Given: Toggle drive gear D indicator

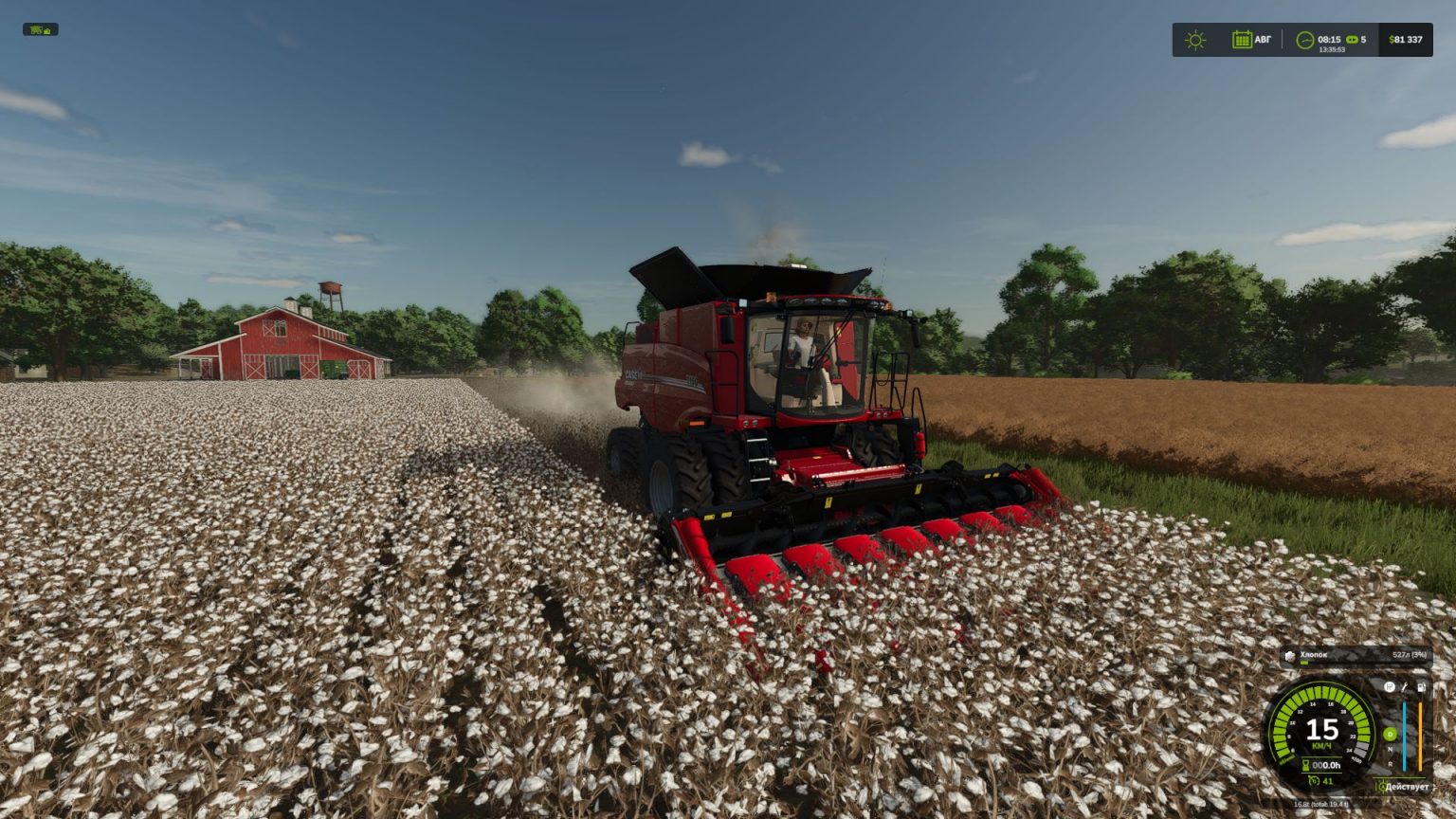Looking at the screenshot, I should [x=1390, y=734].
